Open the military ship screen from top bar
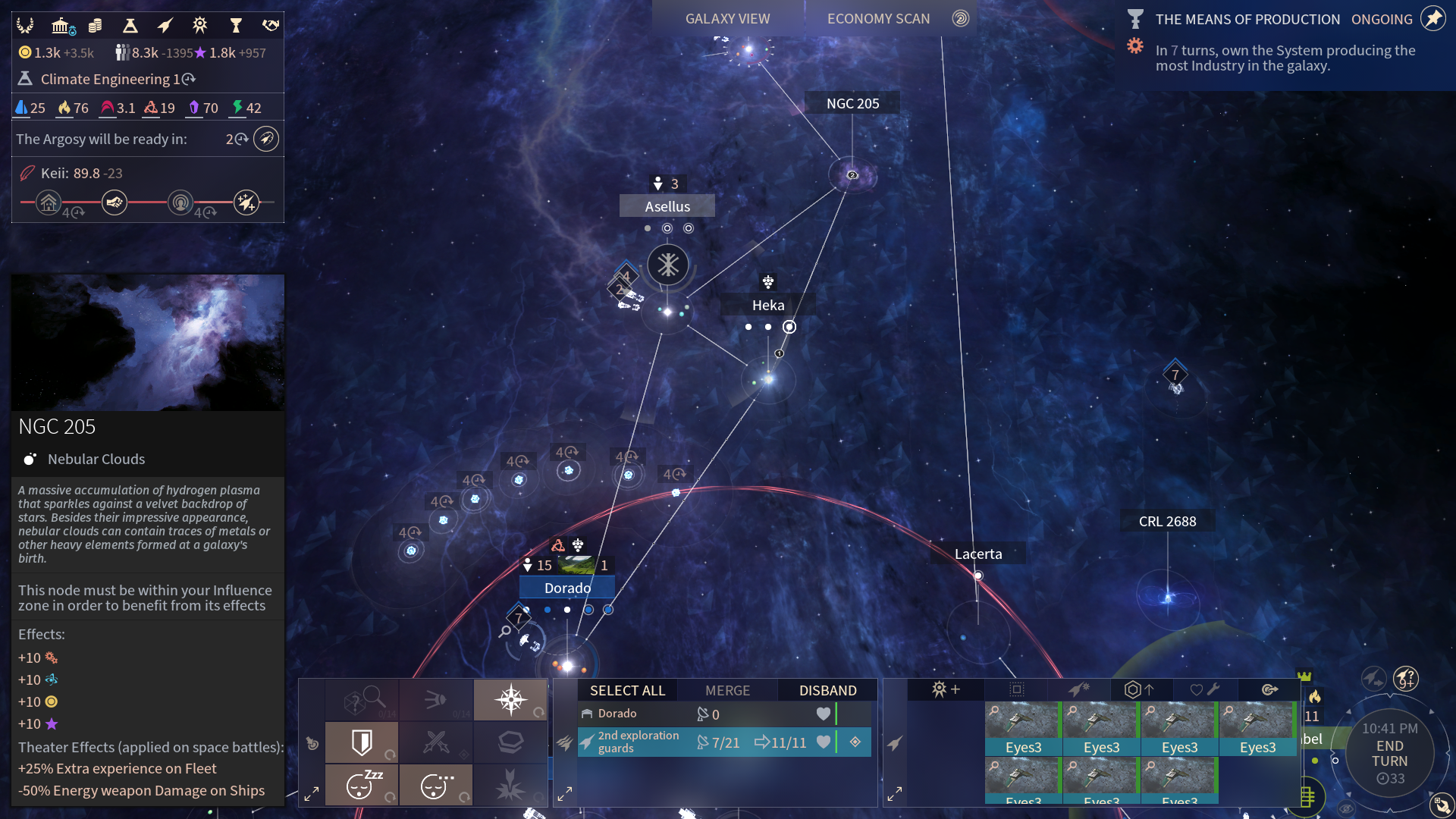 165,27
